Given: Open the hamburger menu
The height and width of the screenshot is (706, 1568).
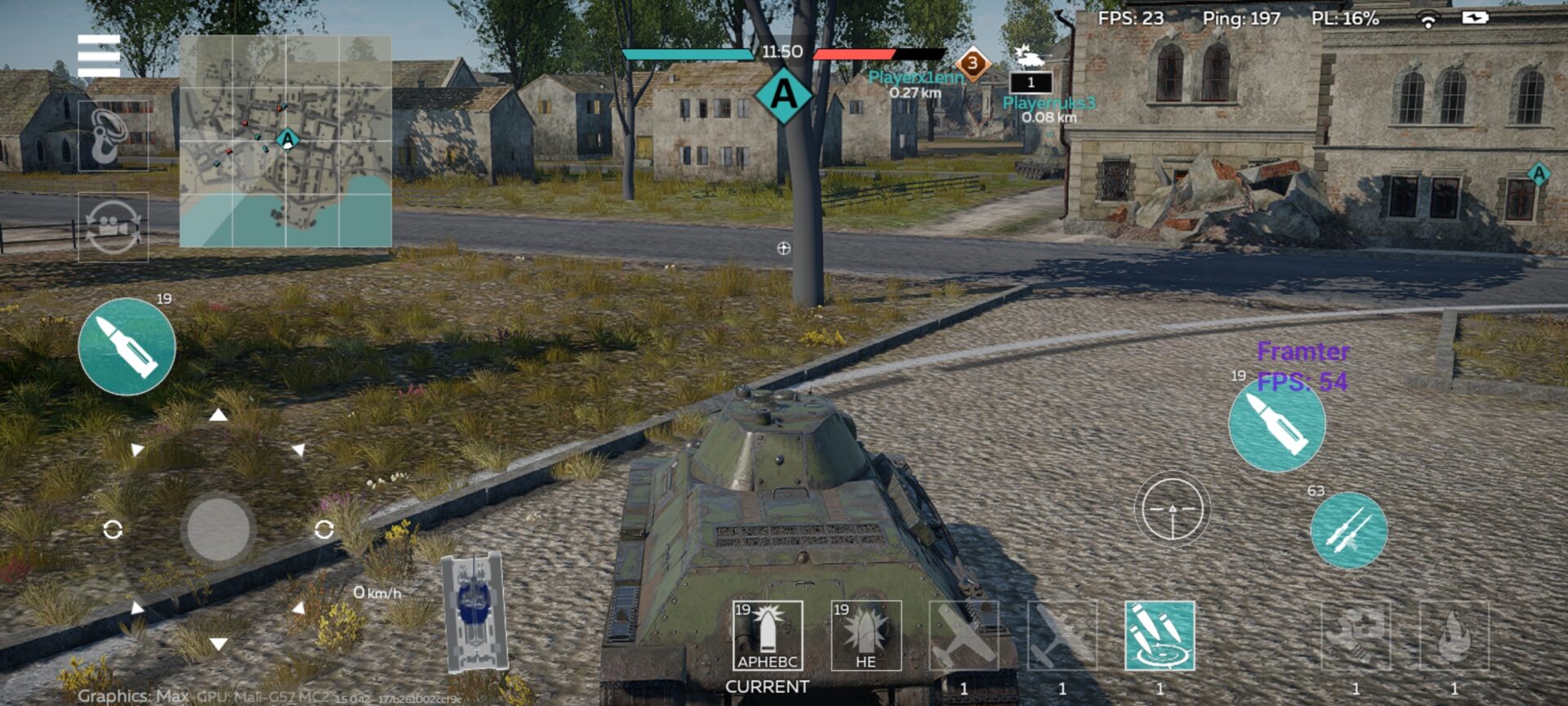Looking at the screenshot, I should point(99,55).
